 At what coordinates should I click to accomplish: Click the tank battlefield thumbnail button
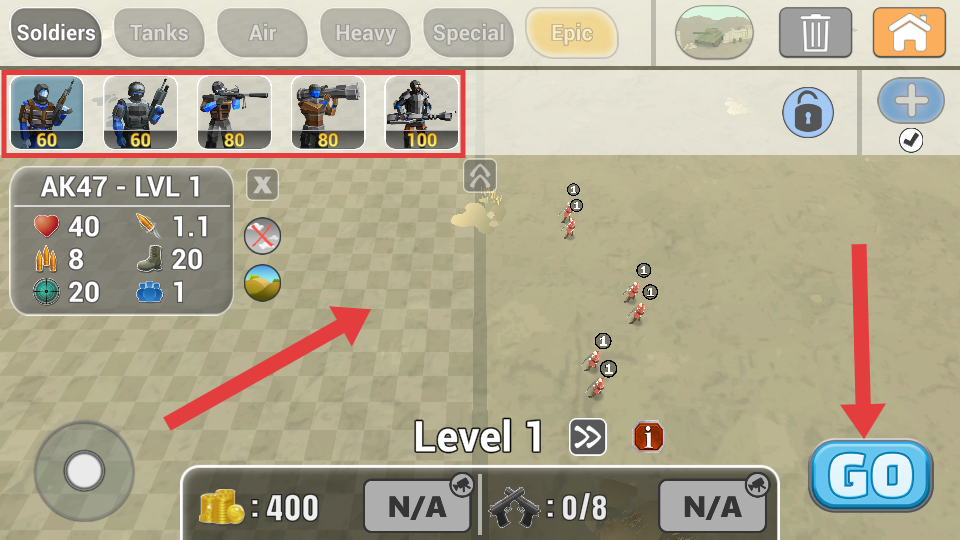[714, 32]
